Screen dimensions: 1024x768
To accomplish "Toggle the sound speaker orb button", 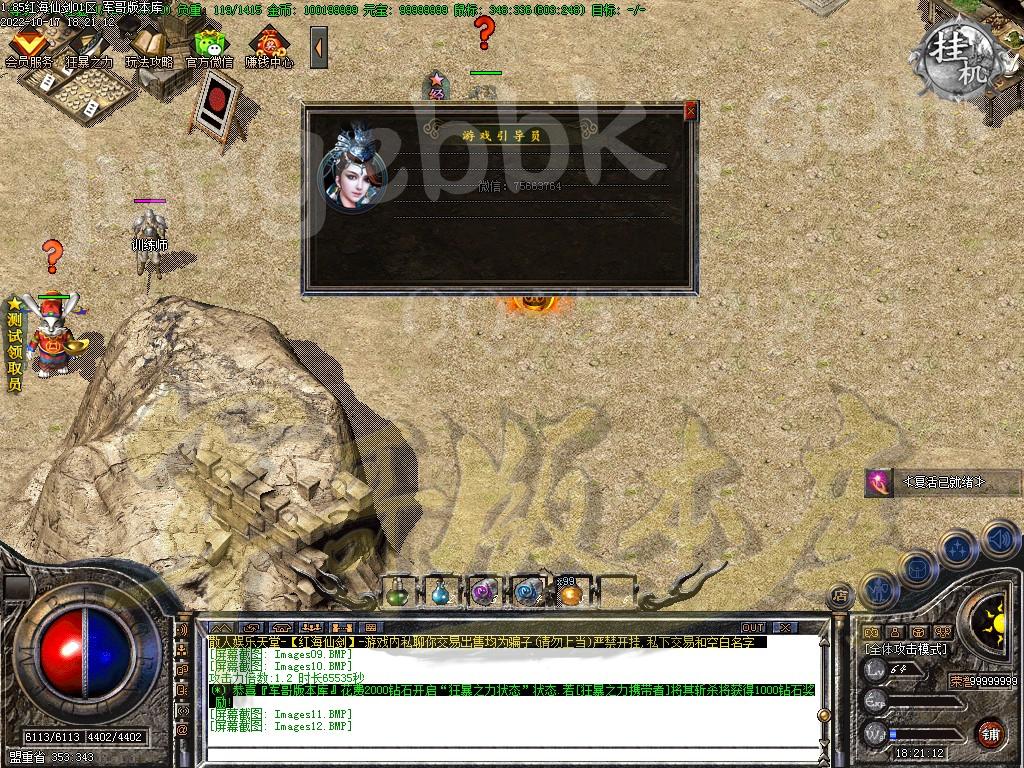I will pos(1000,539).
